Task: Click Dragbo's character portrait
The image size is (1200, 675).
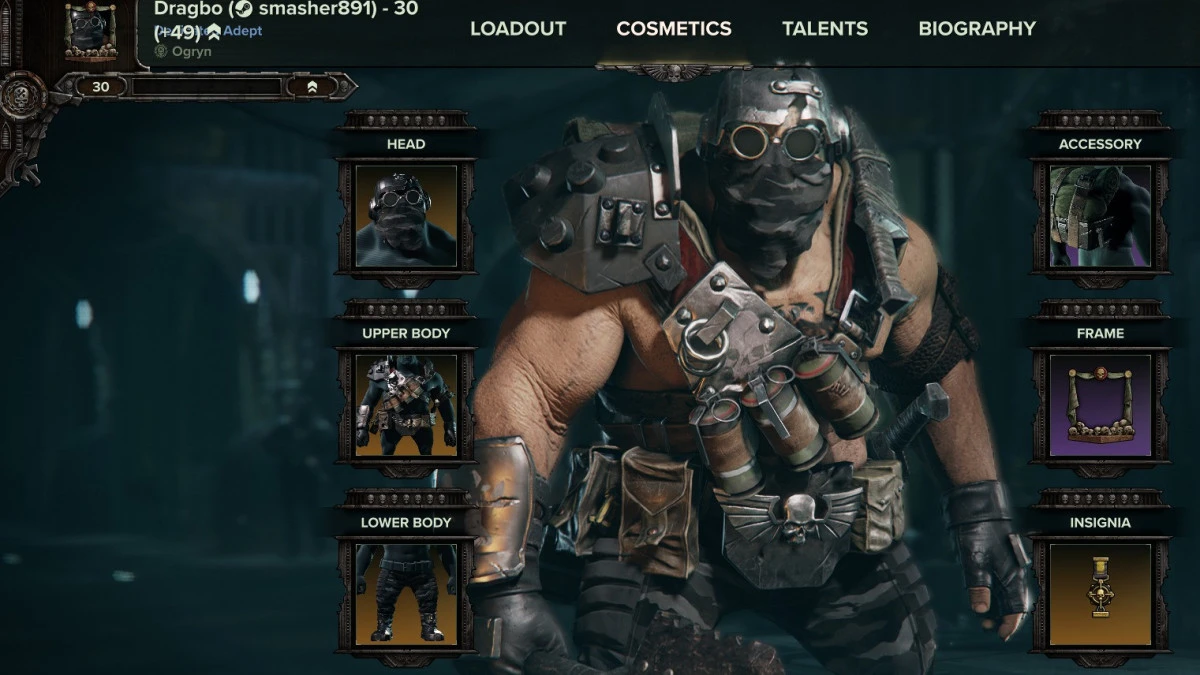Action: click(91, 31)
